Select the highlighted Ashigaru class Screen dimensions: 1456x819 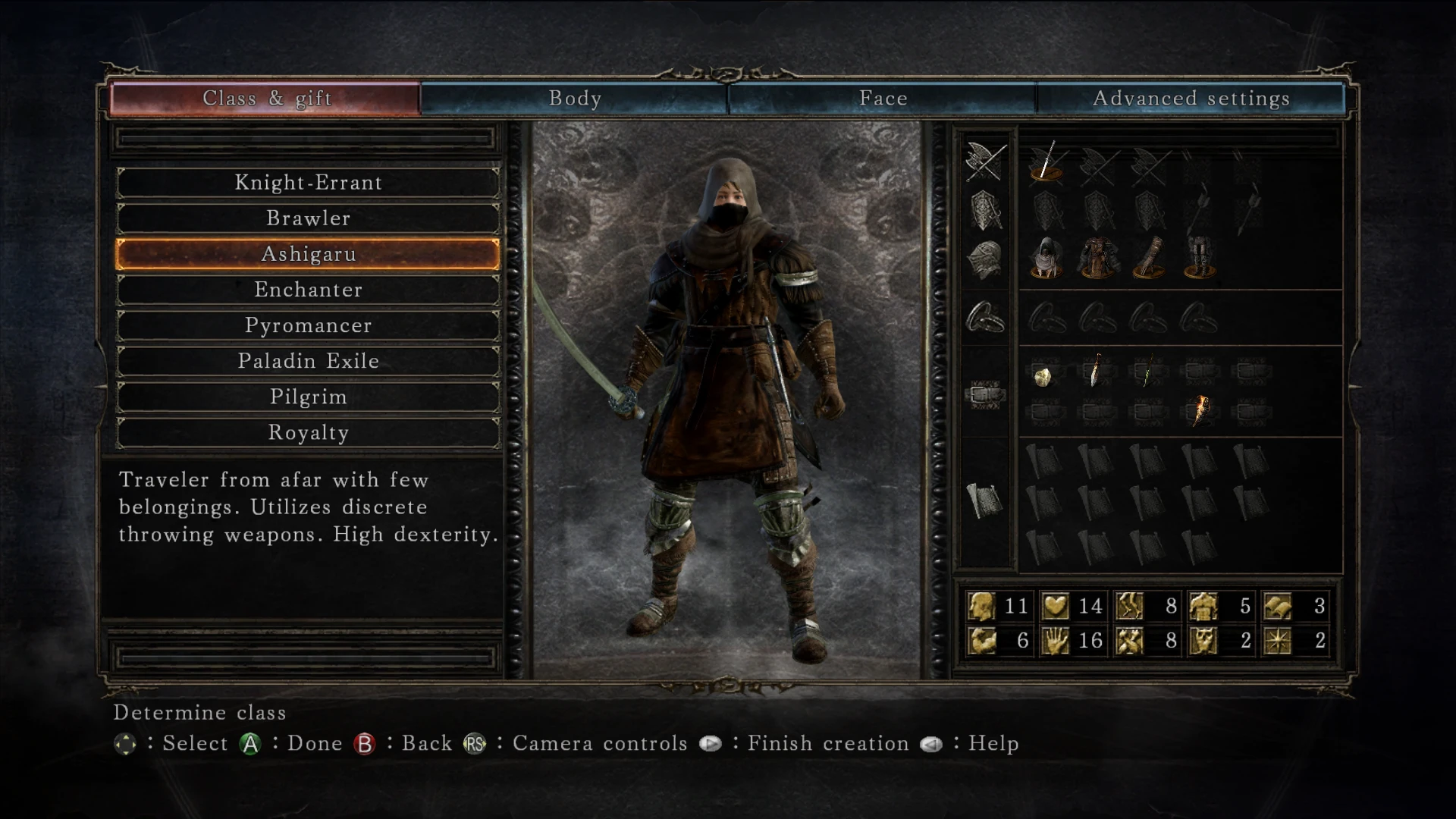[x=308, y=254]
